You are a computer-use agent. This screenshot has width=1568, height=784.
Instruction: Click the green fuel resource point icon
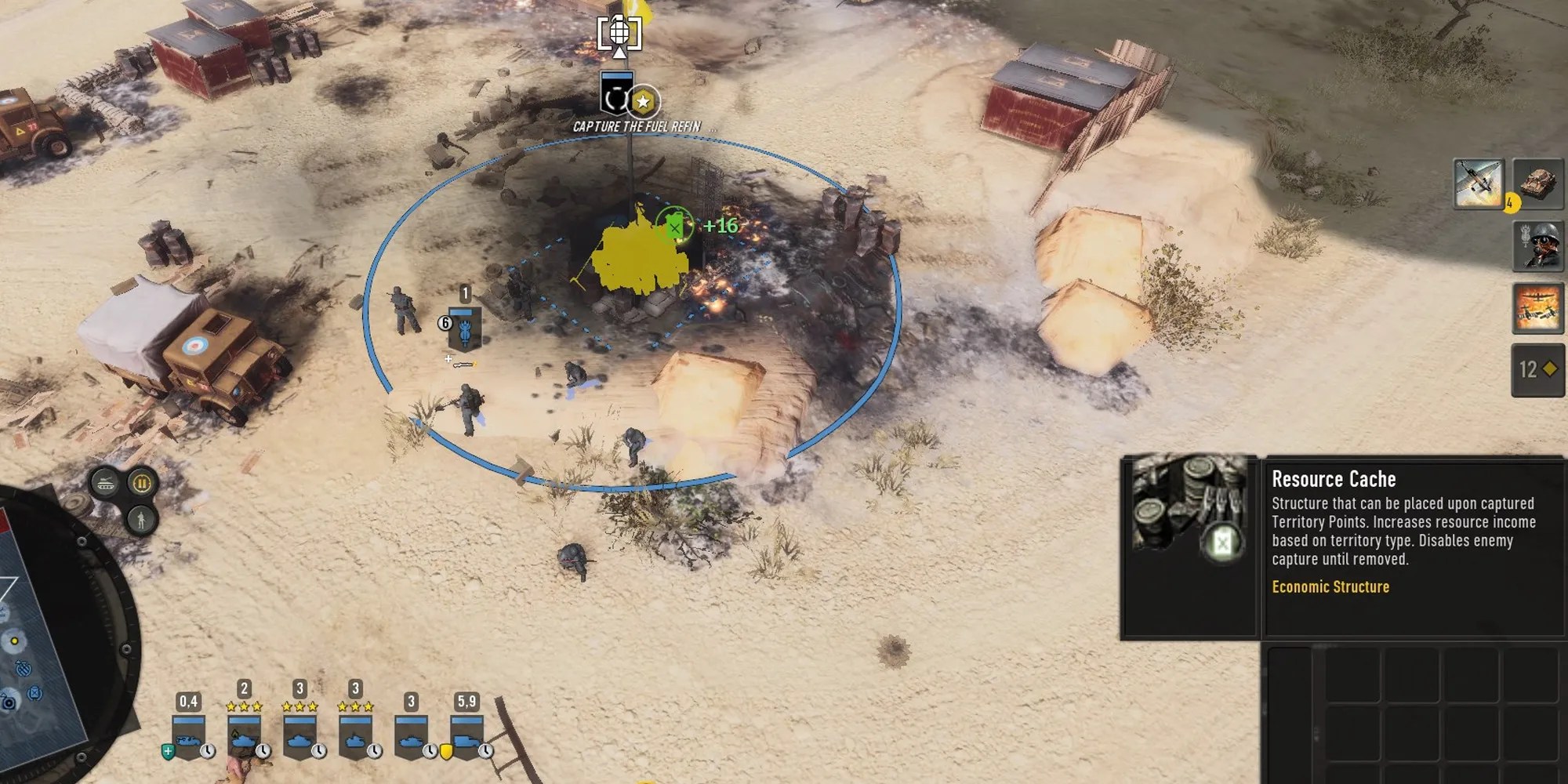click(674, 227)
